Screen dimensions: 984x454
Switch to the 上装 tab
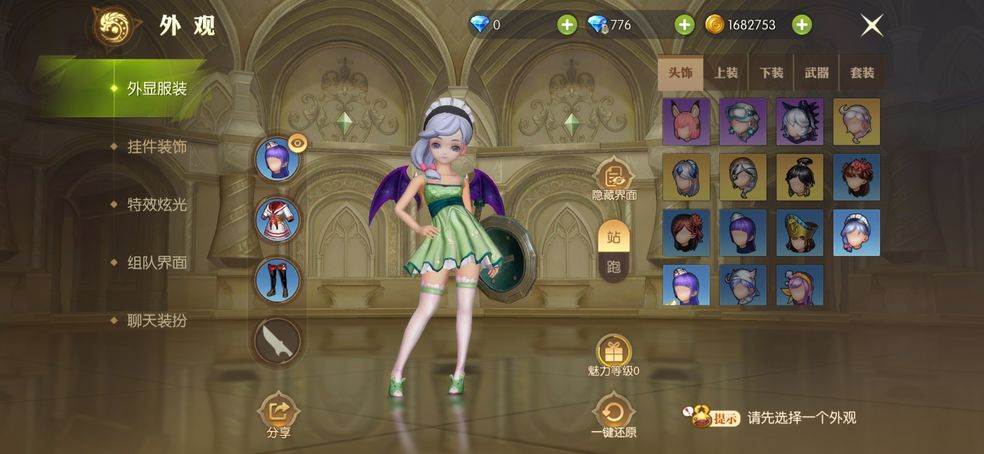point(726,73)
